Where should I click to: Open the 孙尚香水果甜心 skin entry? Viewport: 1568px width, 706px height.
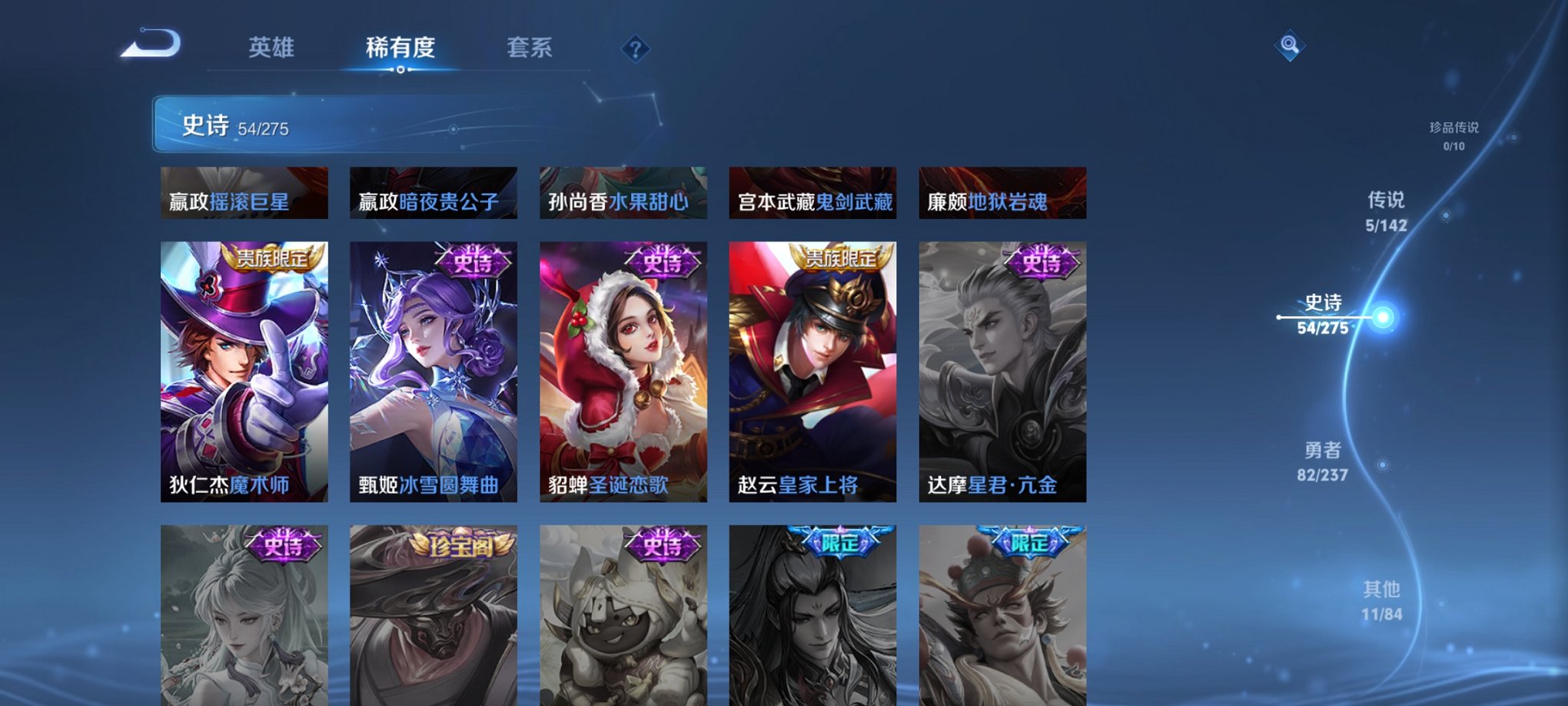(623, 194)
